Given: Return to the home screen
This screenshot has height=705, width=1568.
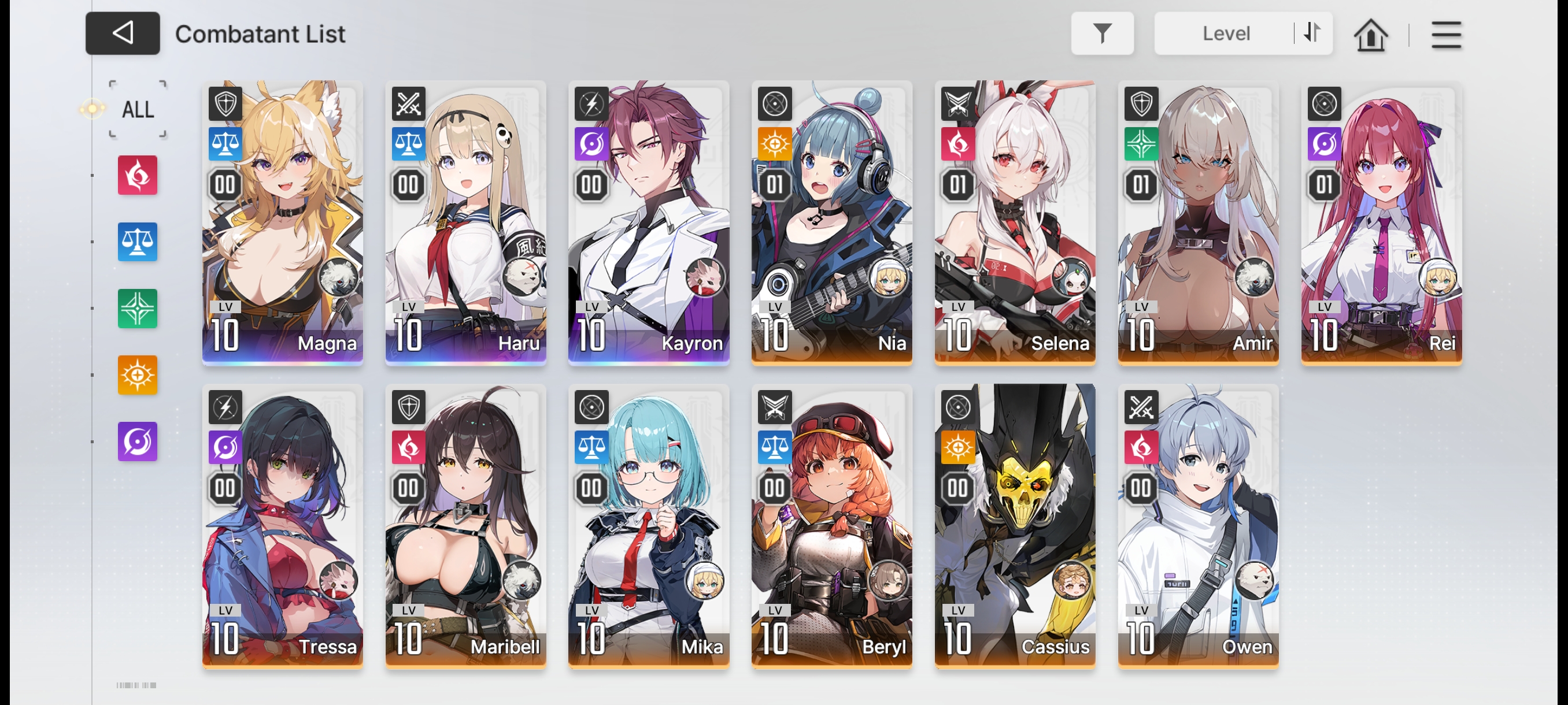Looking at the screenshot, I should point(1370,35).
